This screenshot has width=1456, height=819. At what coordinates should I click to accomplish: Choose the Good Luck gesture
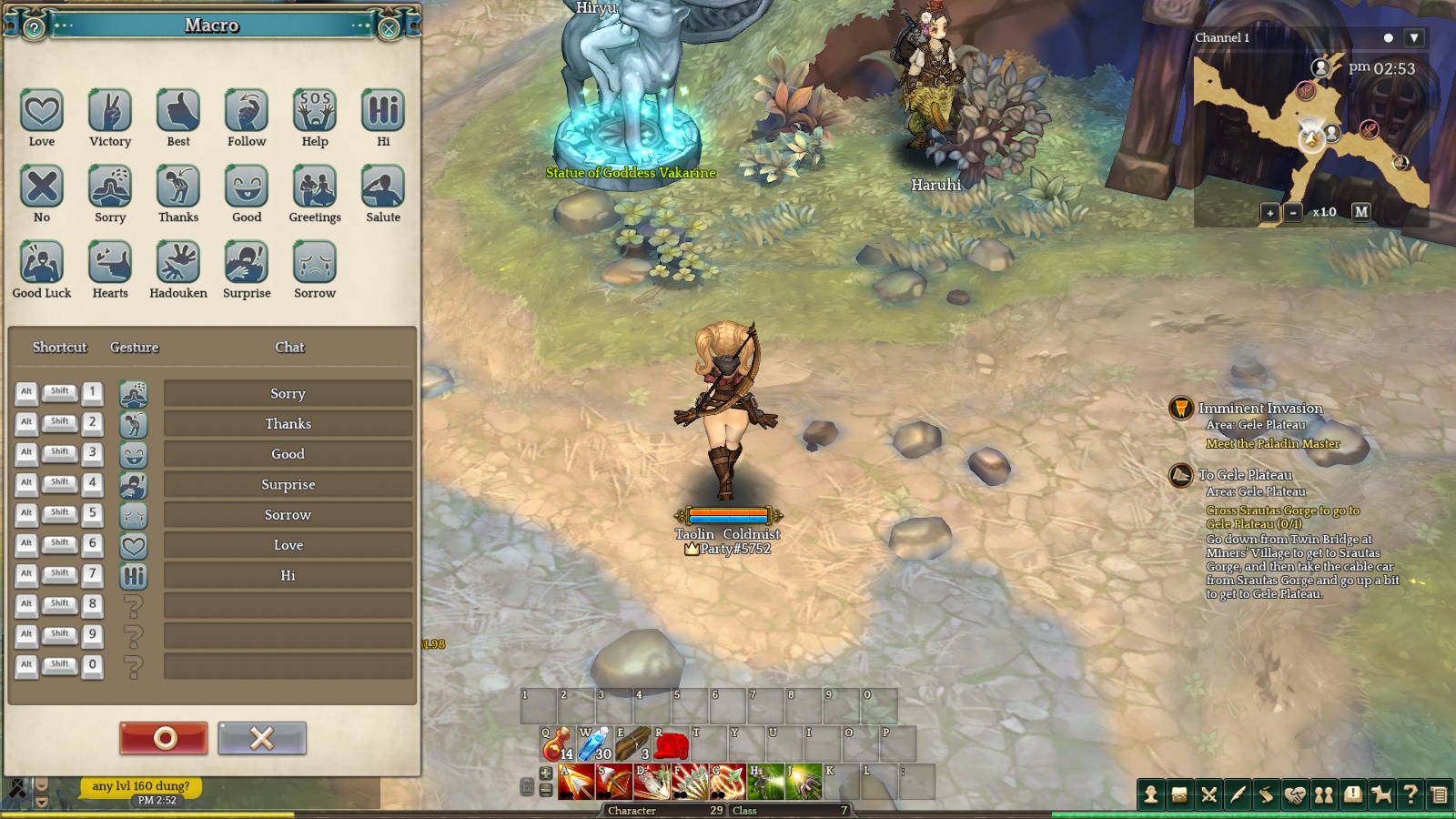(x=42, y=263)
